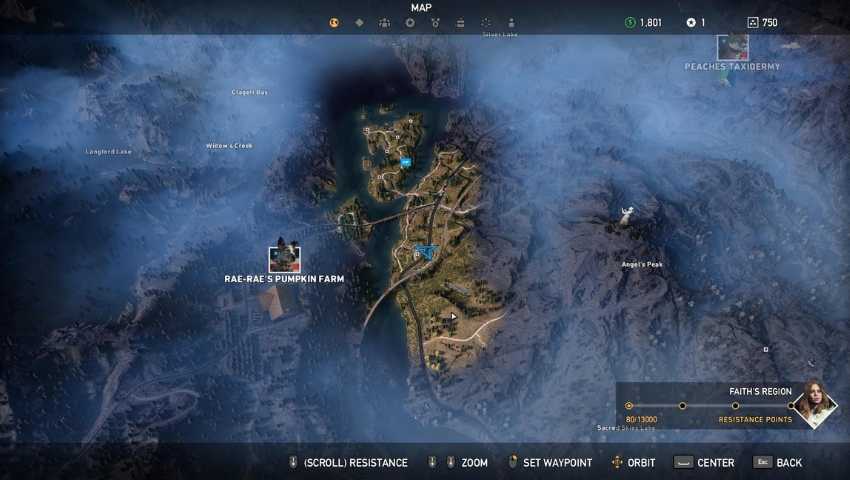Click the small blue marker on the northern island
The image size is (850, 480).
405,160
